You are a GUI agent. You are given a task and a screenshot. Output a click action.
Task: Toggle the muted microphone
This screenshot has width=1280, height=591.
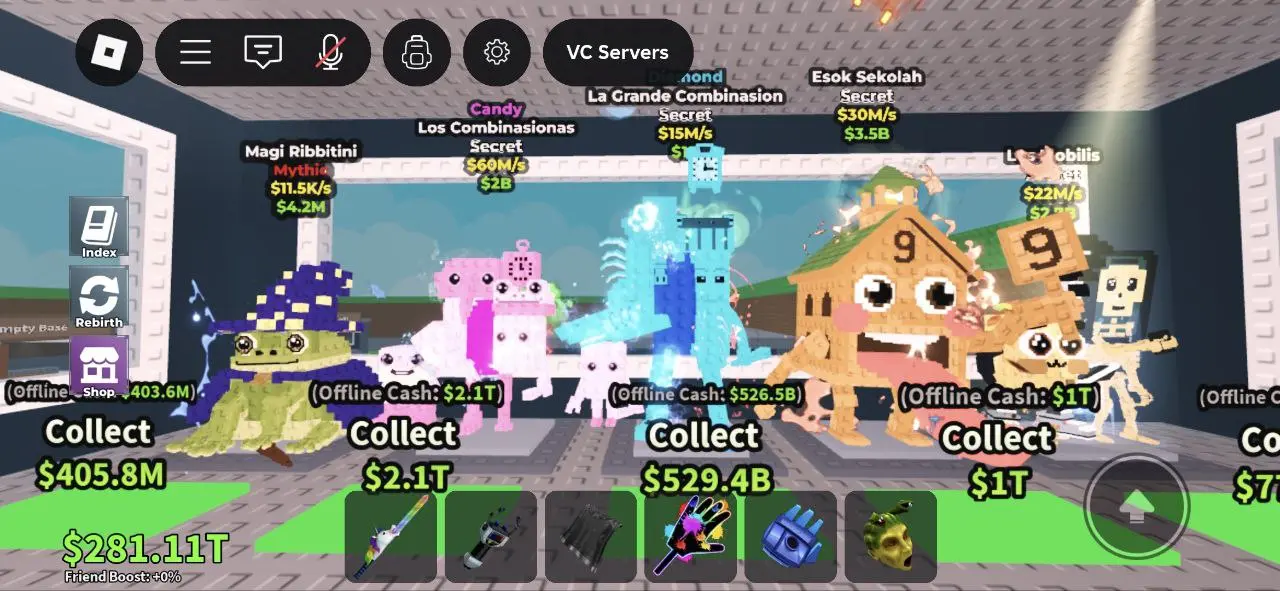click(x=330, y=52)
